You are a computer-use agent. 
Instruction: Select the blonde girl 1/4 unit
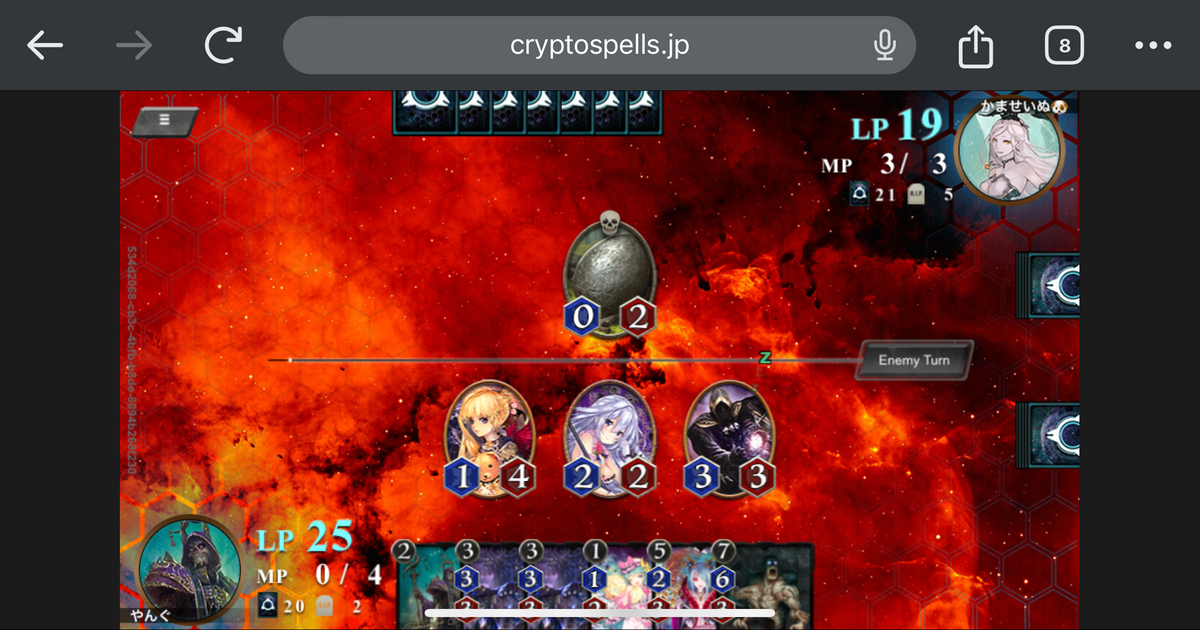(490, 437)
